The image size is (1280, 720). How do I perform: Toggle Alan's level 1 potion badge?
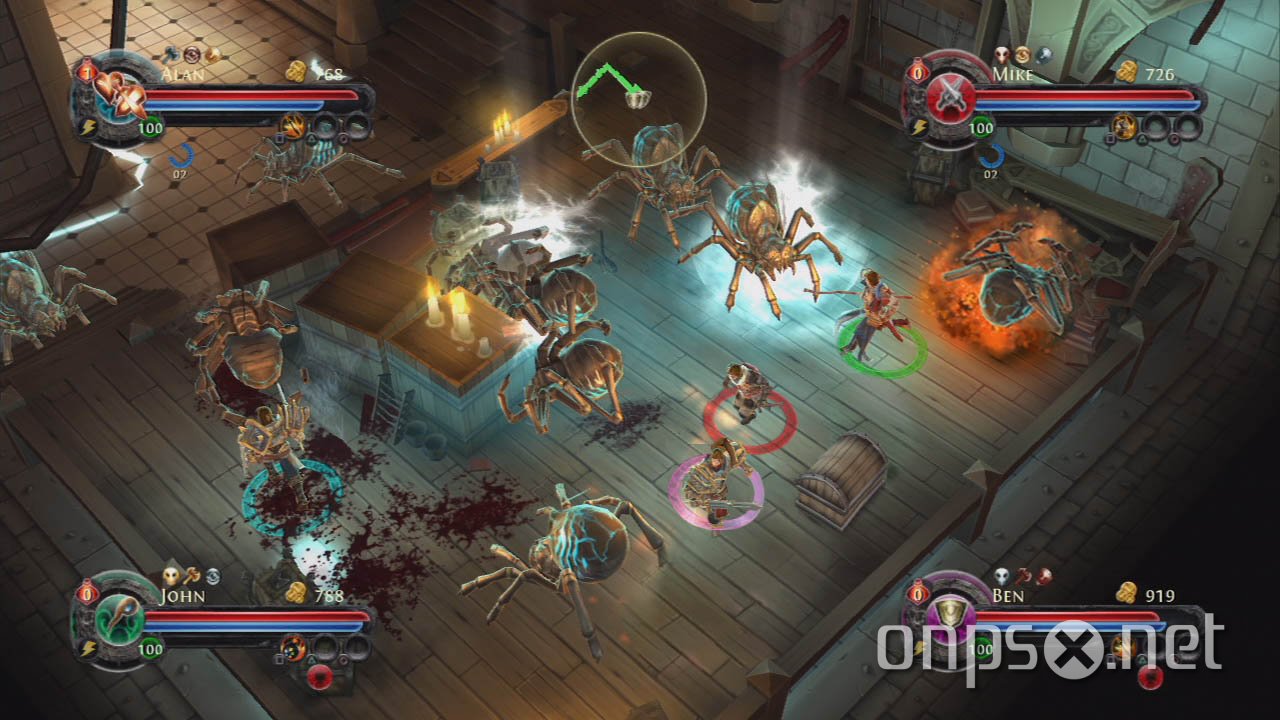[87, 71]
